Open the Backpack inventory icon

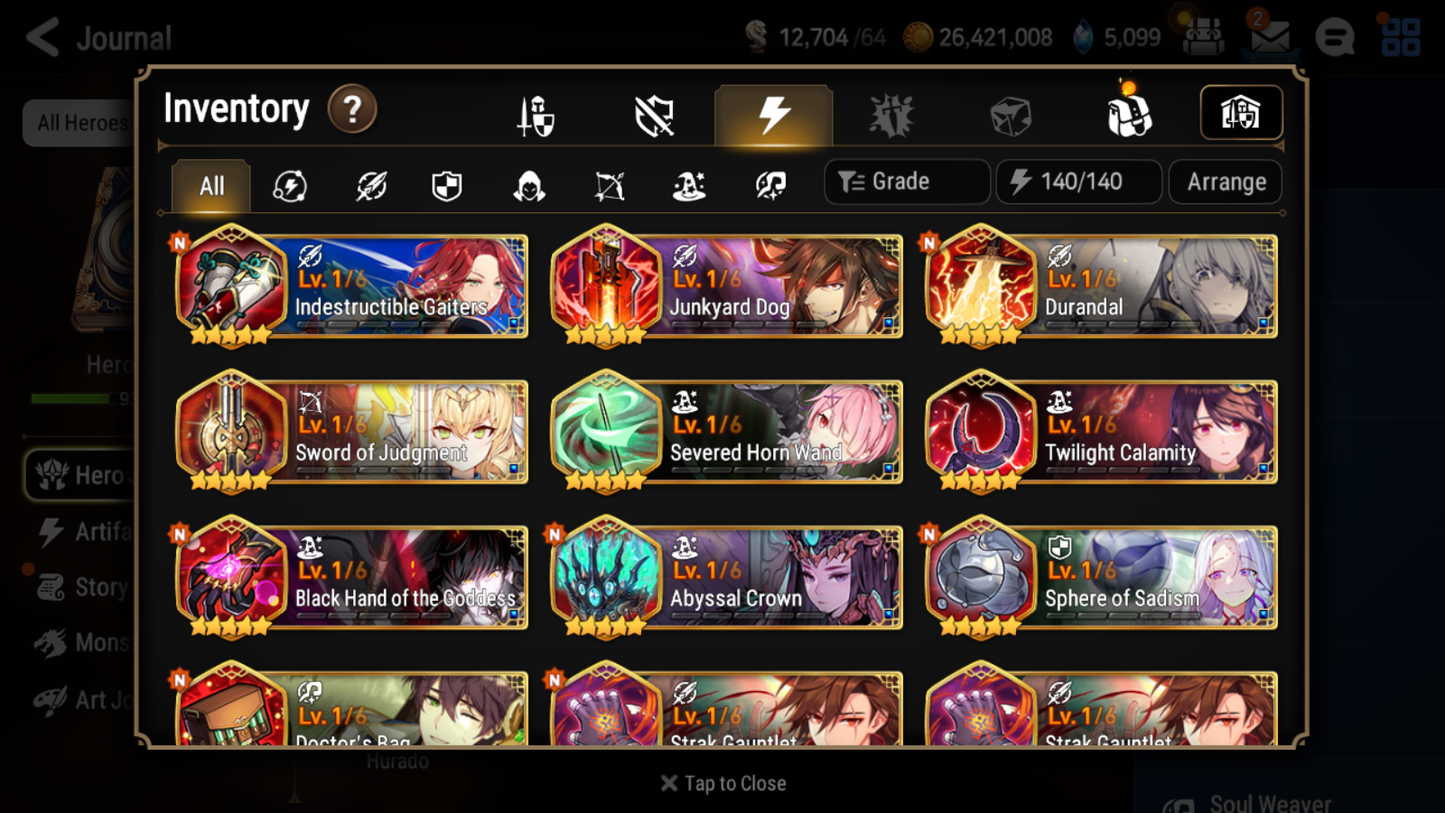[1130, 113]
